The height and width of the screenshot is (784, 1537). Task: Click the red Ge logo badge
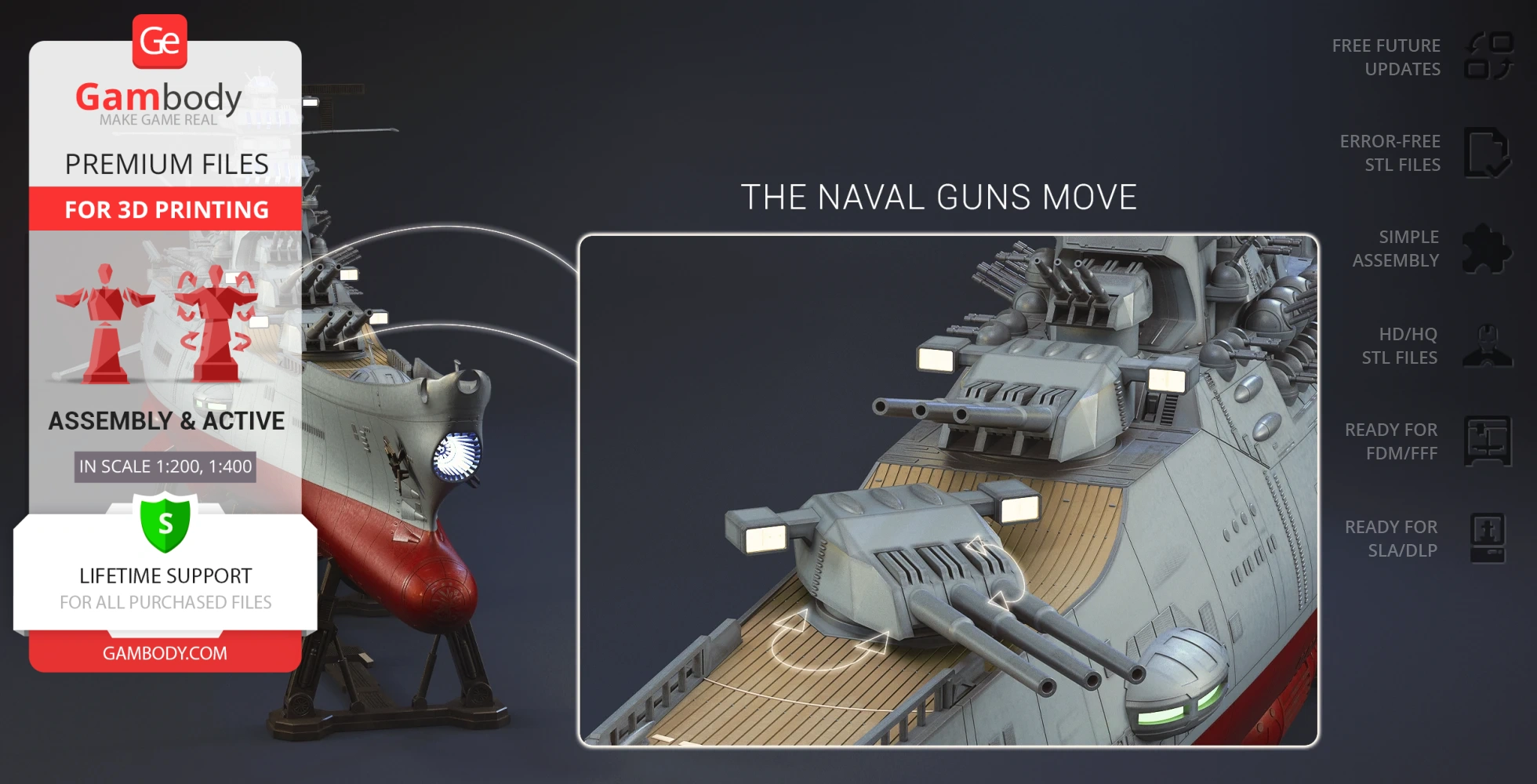[x=160, y=42]
